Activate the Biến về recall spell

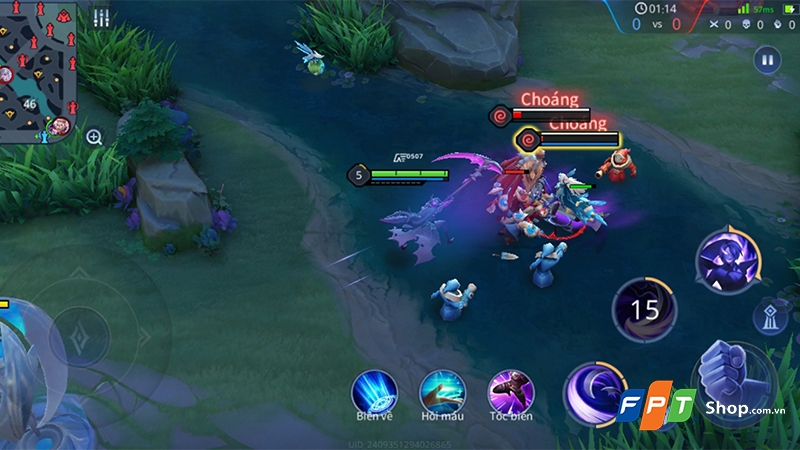(374, 390)
